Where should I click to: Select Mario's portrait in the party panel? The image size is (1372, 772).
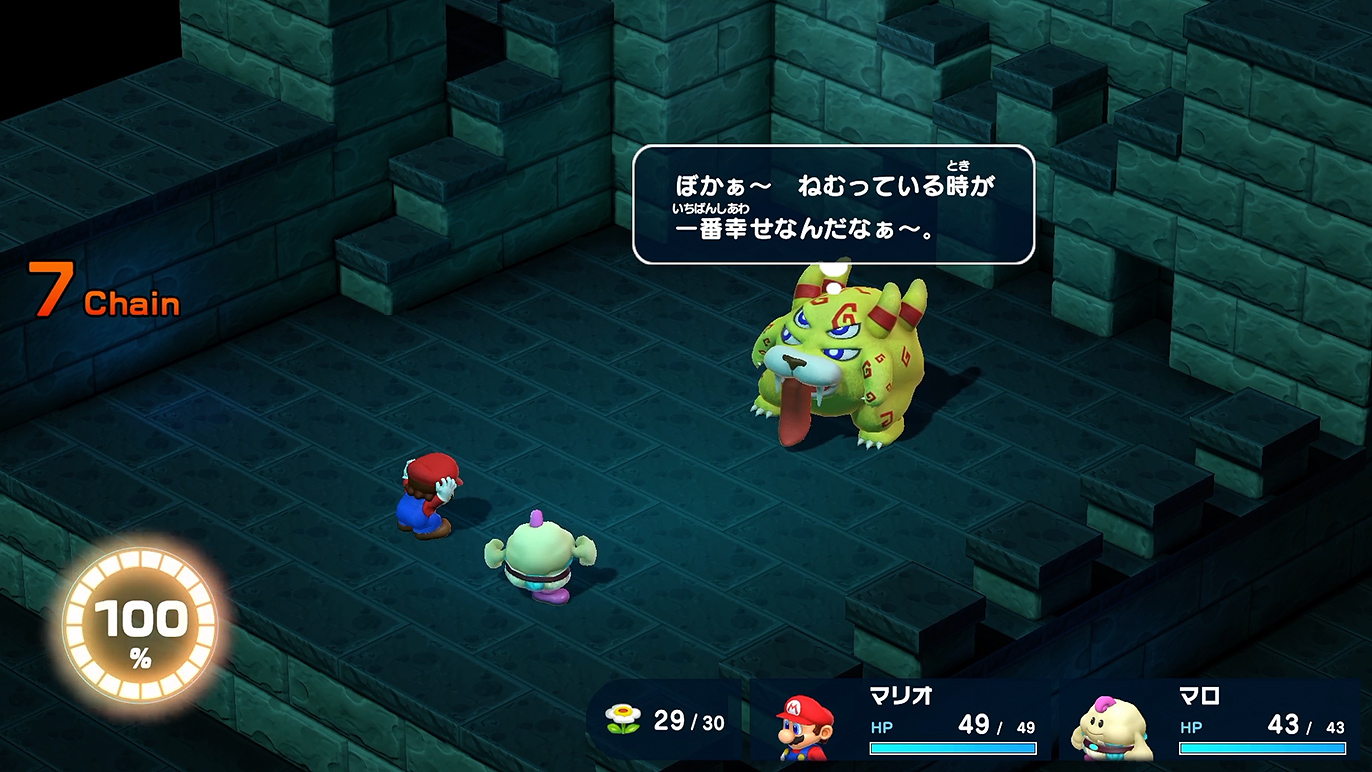(806, 725)
